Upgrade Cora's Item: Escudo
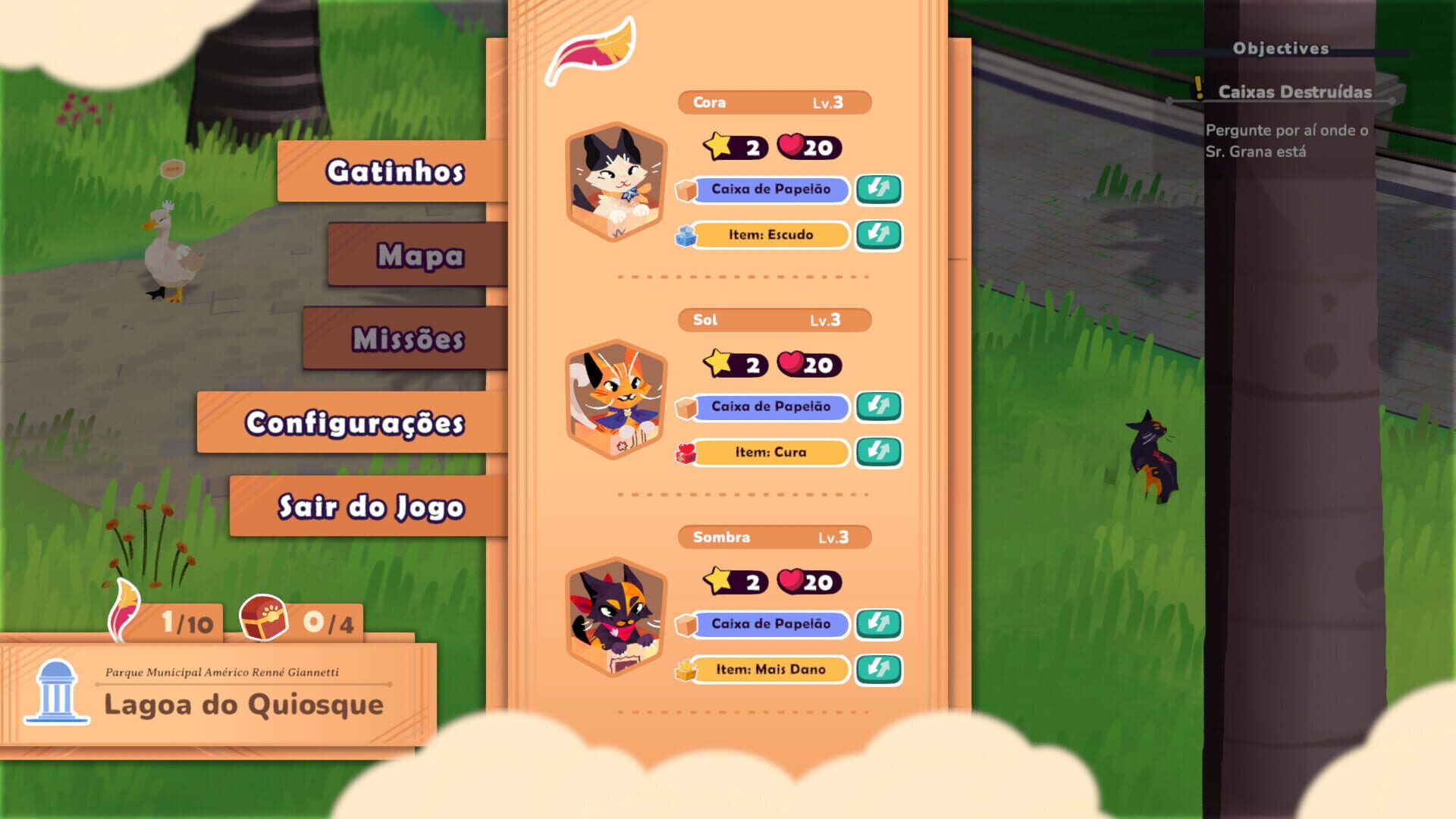 point(878,235)
